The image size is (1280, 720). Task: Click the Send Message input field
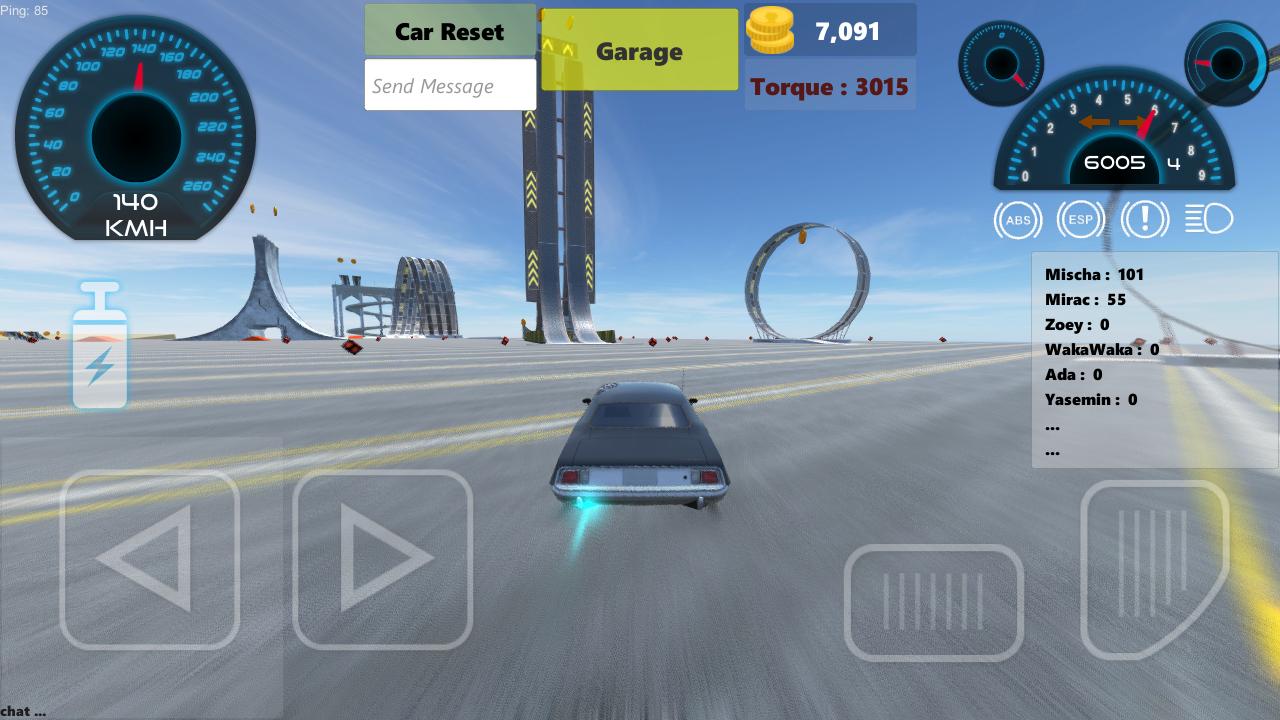[x=450, y=85]
